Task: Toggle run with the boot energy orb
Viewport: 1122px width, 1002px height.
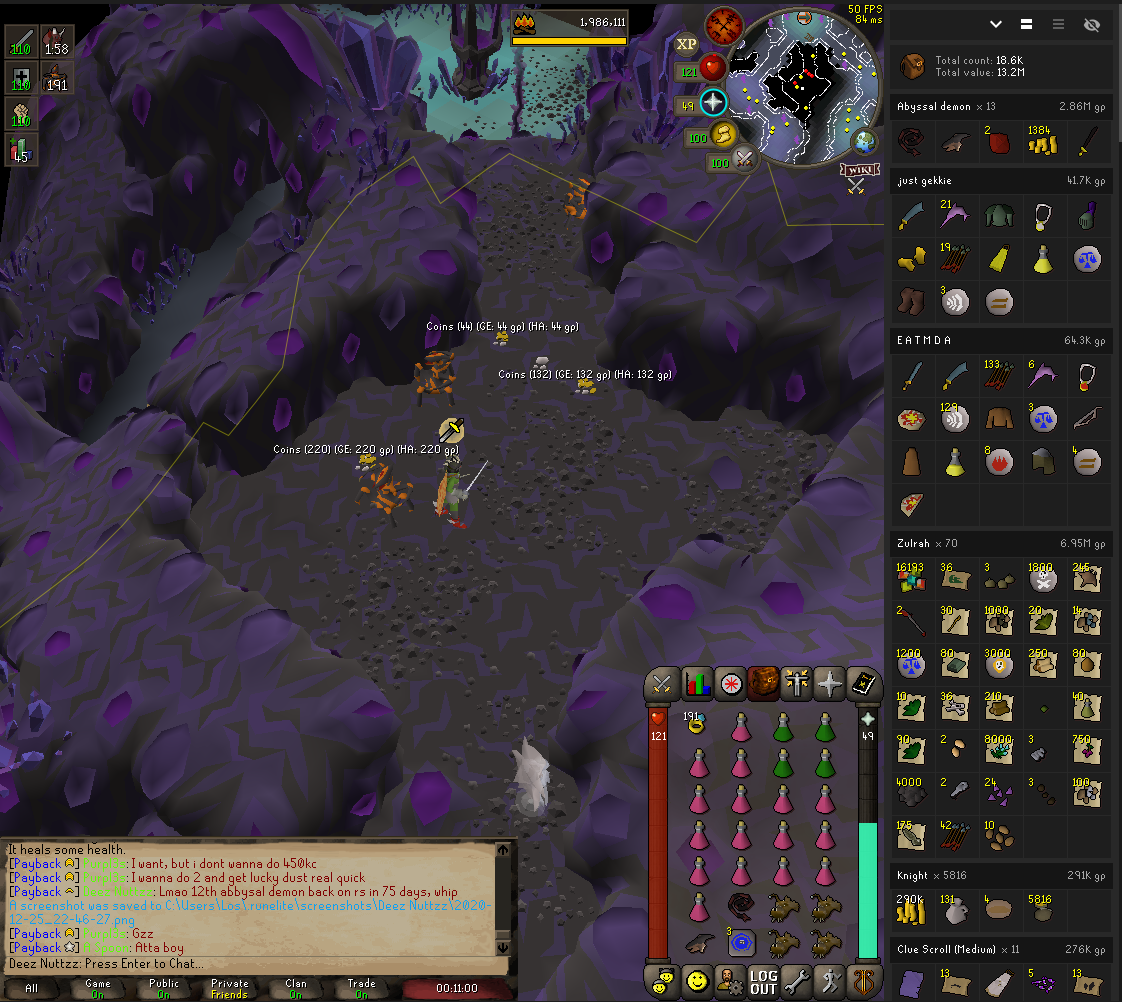Action: (721, 135)
